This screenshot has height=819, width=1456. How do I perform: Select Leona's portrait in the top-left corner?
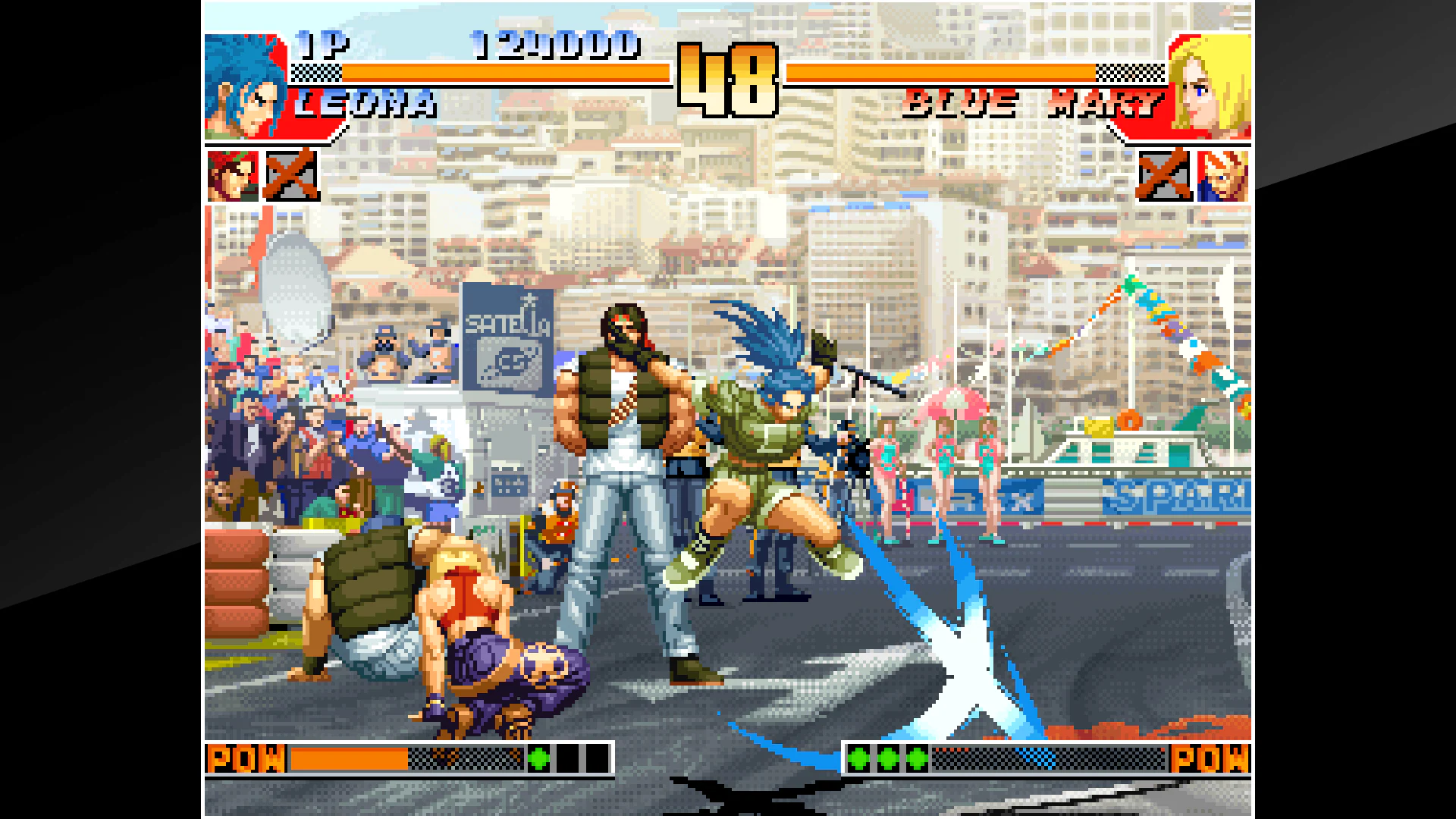243,87
